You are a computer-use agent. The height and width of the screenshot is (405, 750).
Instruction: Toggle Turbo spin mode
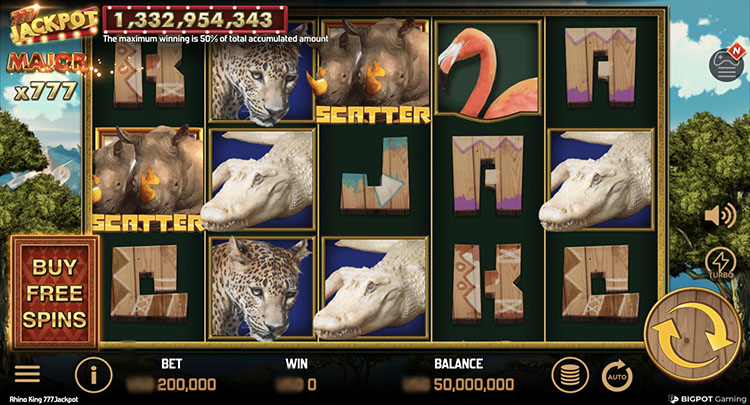pyautogui.click(x=719, y=263)
